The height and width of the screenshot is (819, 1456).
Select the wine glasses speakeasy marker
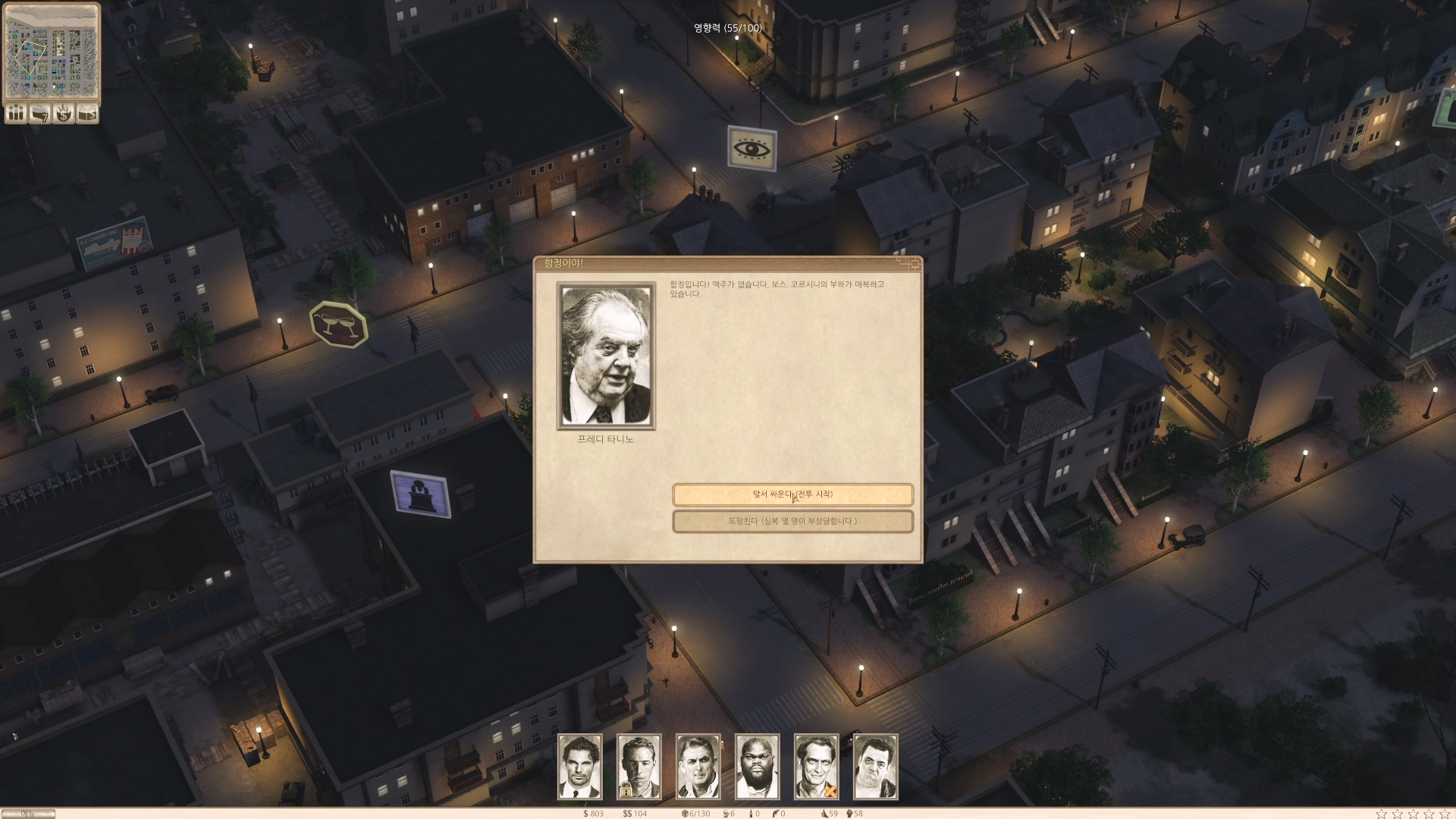pyautogui.click(x=339, y=325)
